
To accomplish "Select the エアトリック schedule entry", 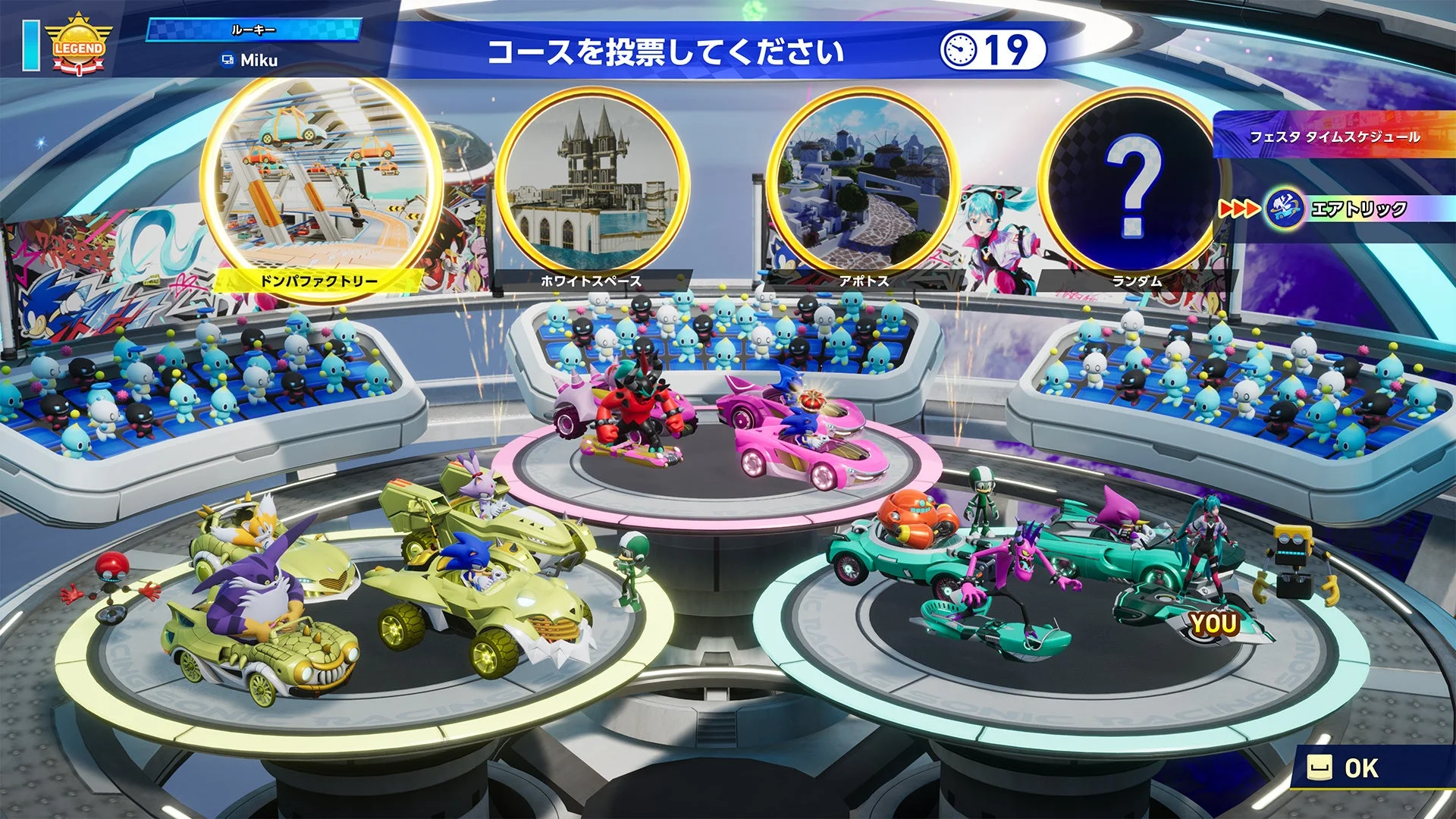I will tap(1357, 209).
